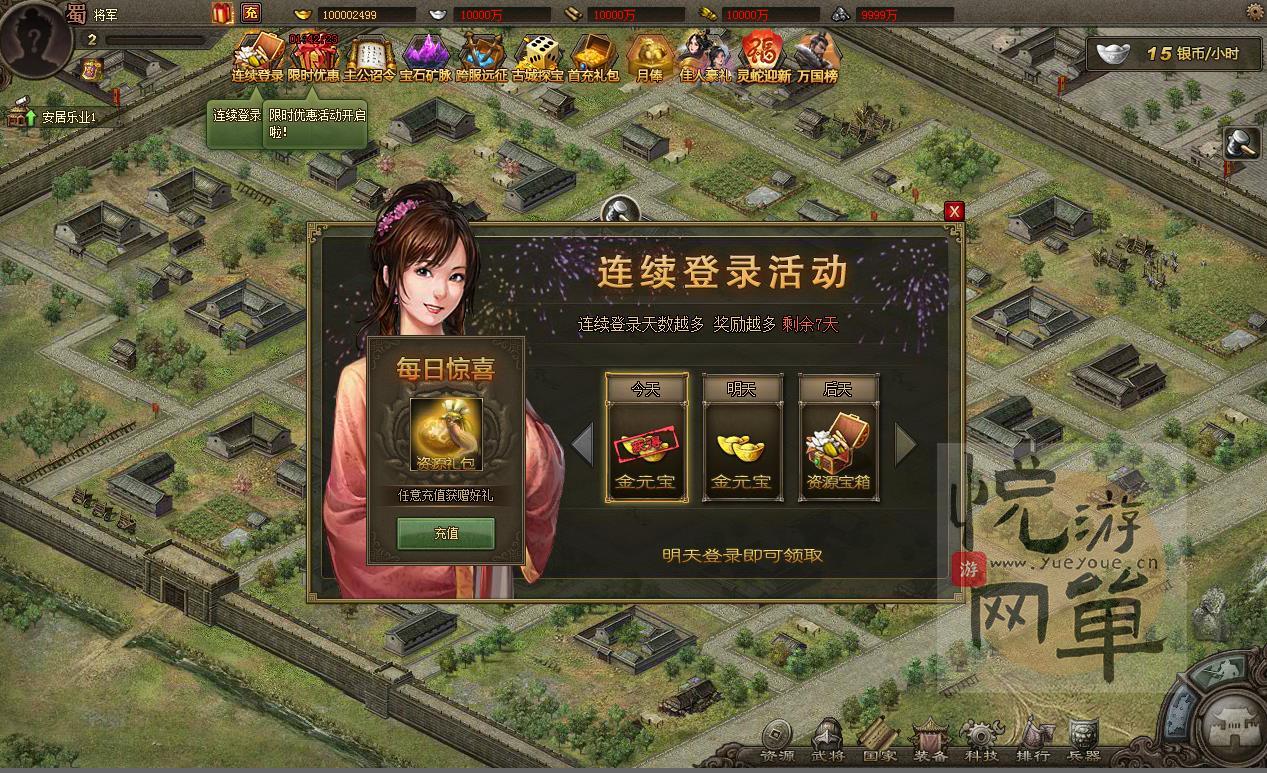Screen dimensions: 1267x773
Task: Open the 主公诏令 scroll icon
Action: [x=370, y=55]
